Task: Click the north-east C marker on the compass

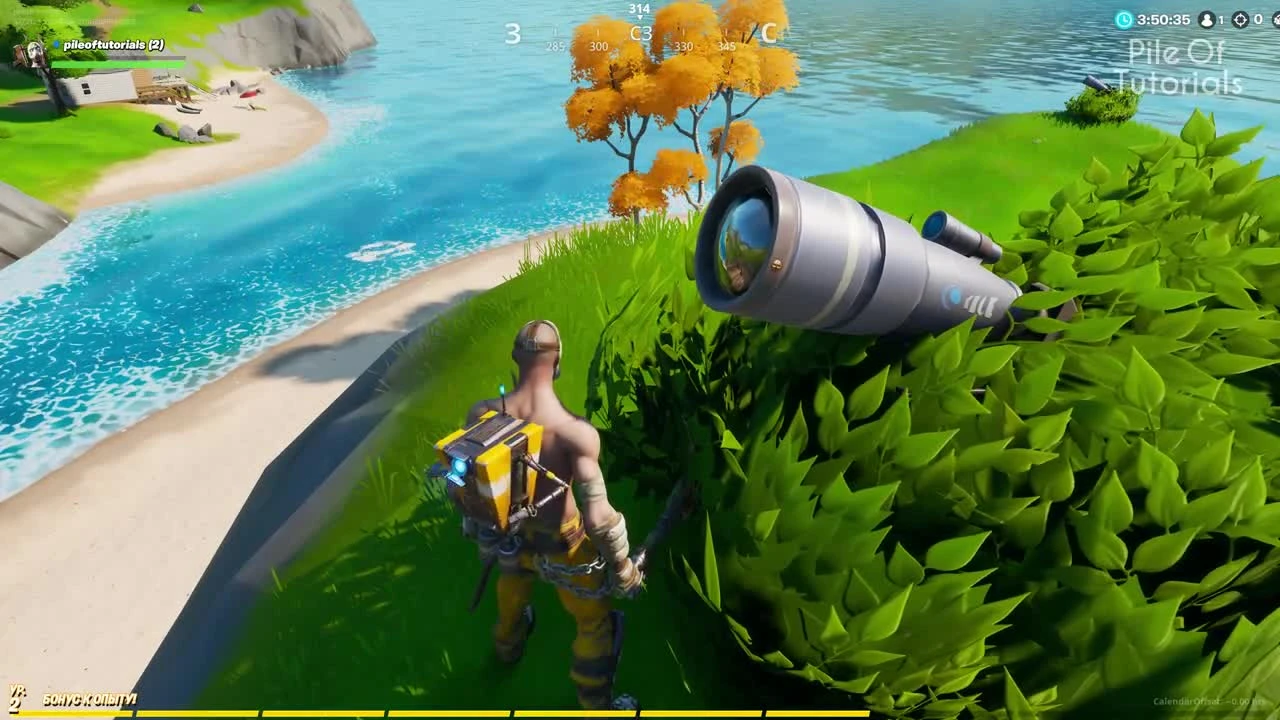Action: point(771,33)
